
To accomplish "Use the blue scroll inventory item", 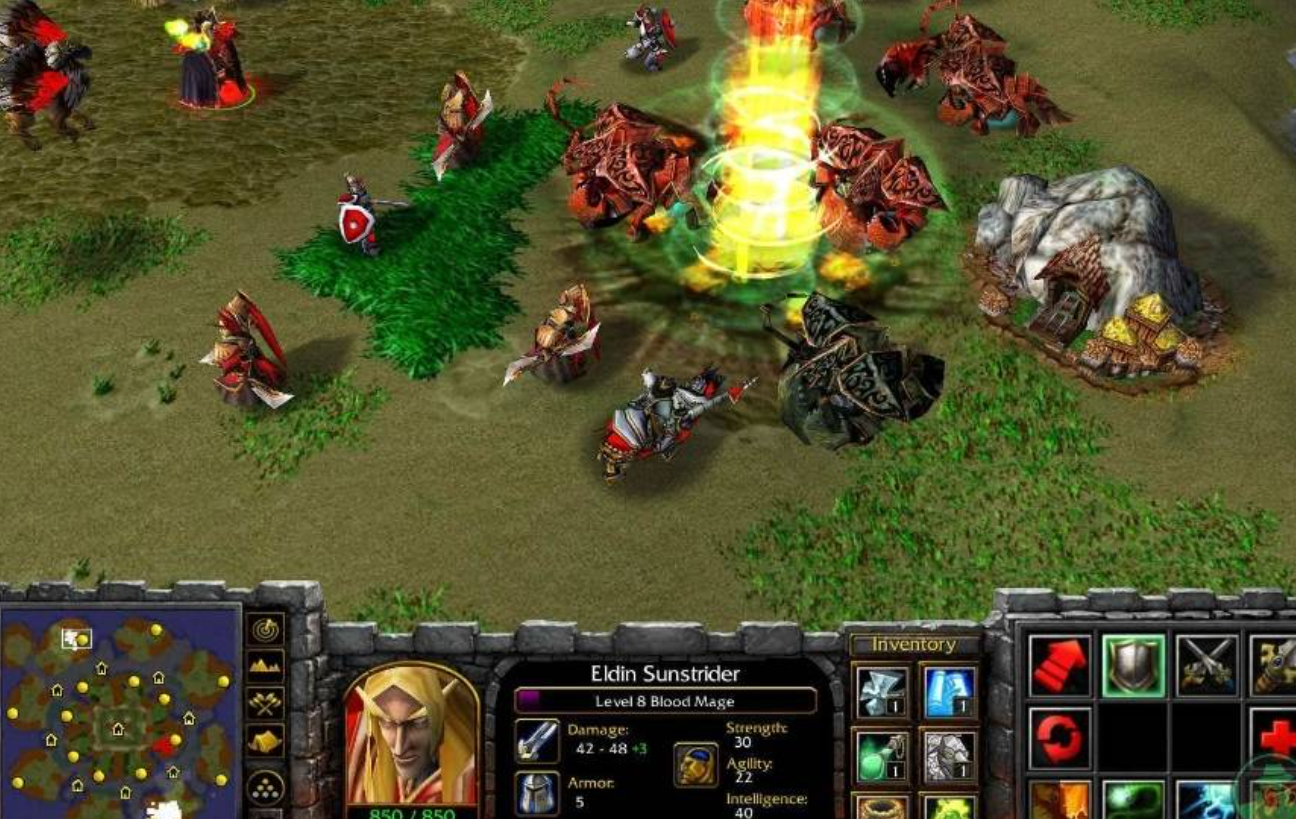I will click(948, 692).
